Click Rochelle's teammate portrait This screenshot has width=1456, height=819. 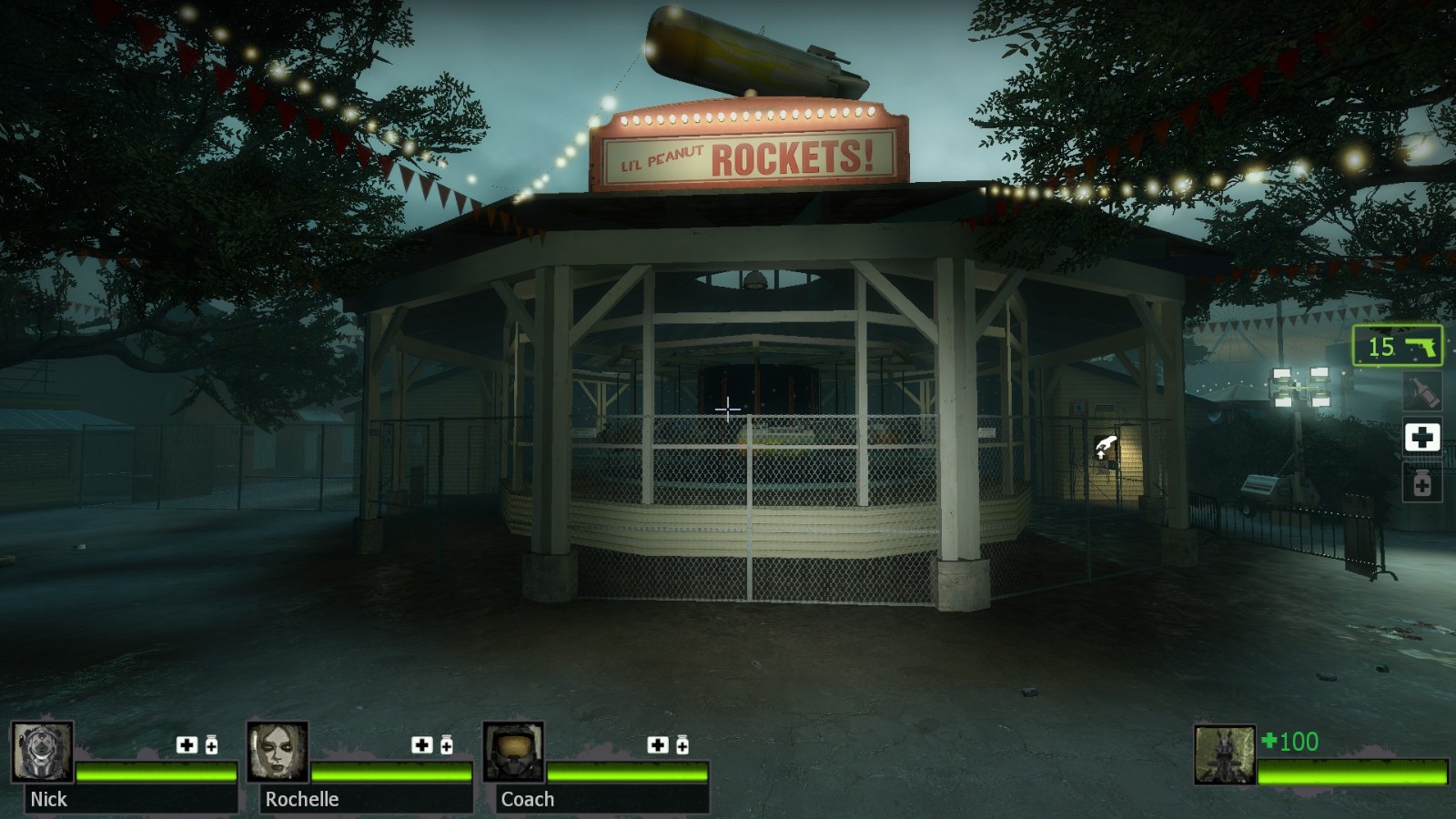[278, 752]
